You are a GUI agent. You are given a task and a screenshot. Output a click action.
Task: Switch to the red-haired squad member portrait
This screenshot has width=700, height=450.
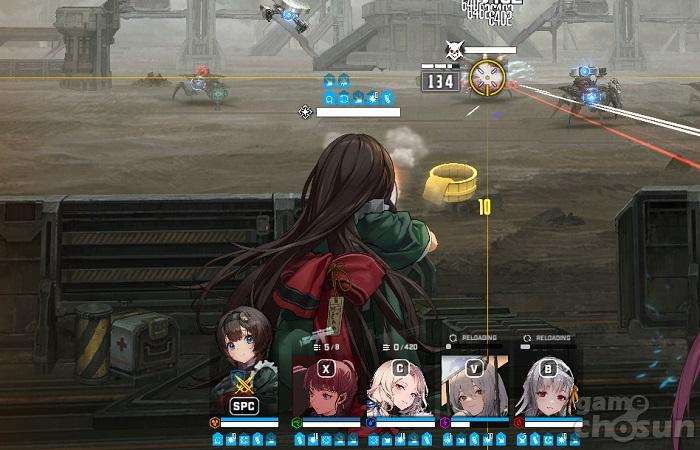pyautogui.click(x=325, y=388)
